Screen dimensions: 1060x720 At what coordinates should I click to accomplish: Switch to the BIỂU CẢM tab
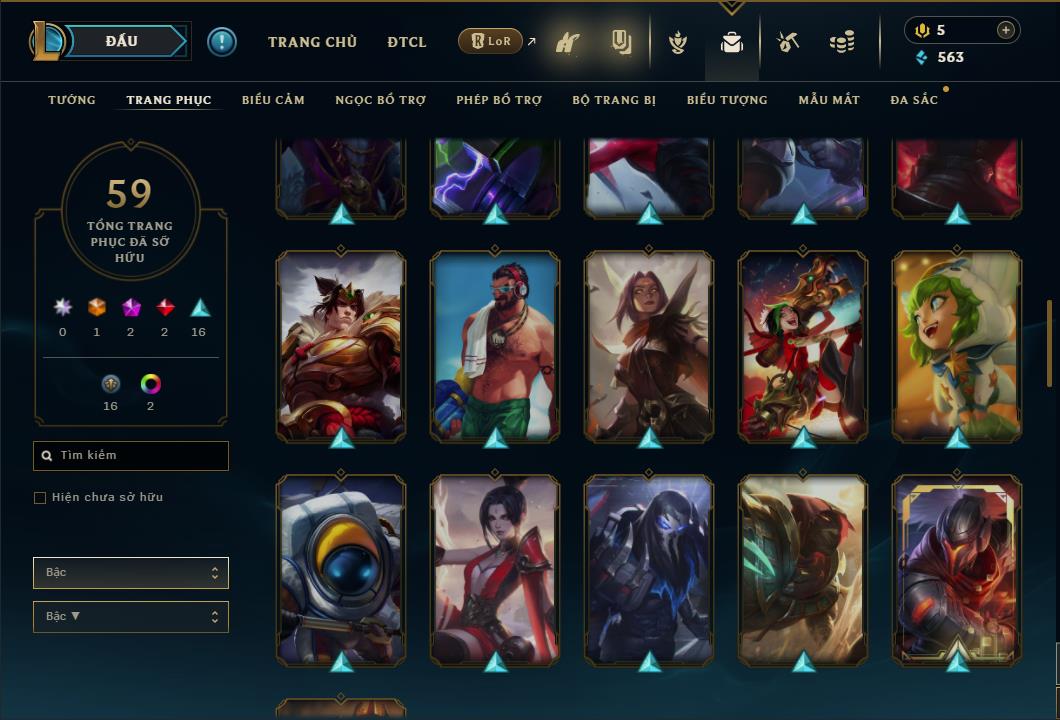[273, 100]
